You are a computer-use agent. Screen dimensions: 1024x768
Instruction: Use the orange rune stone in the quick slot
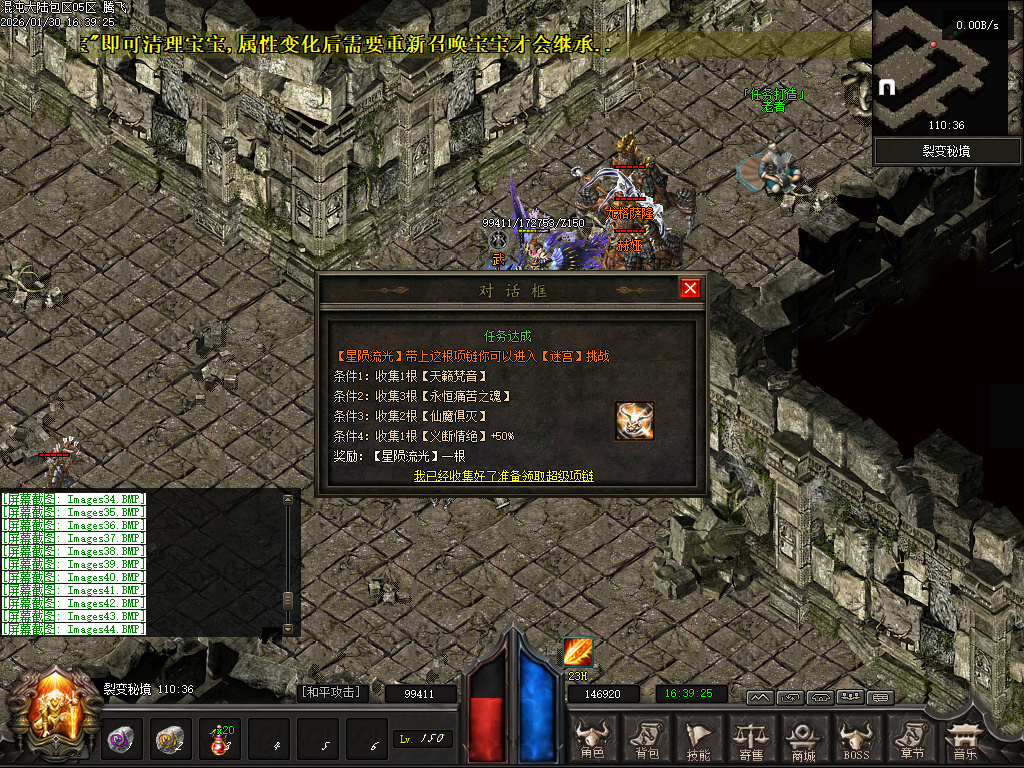pos(170,740)
